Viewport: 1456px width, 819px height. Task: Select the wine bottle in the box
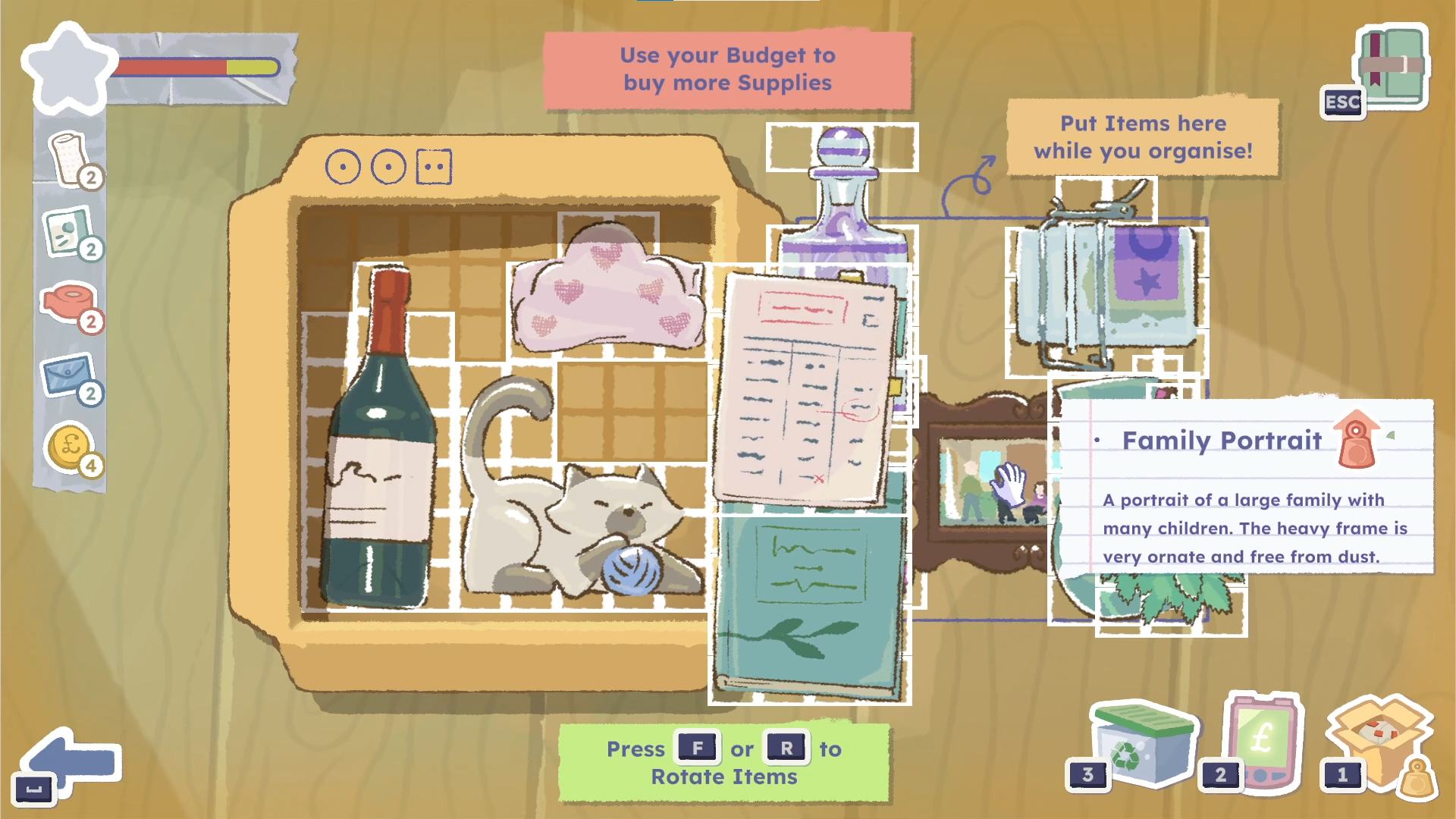pyautogui.click(x=381, y=455)
